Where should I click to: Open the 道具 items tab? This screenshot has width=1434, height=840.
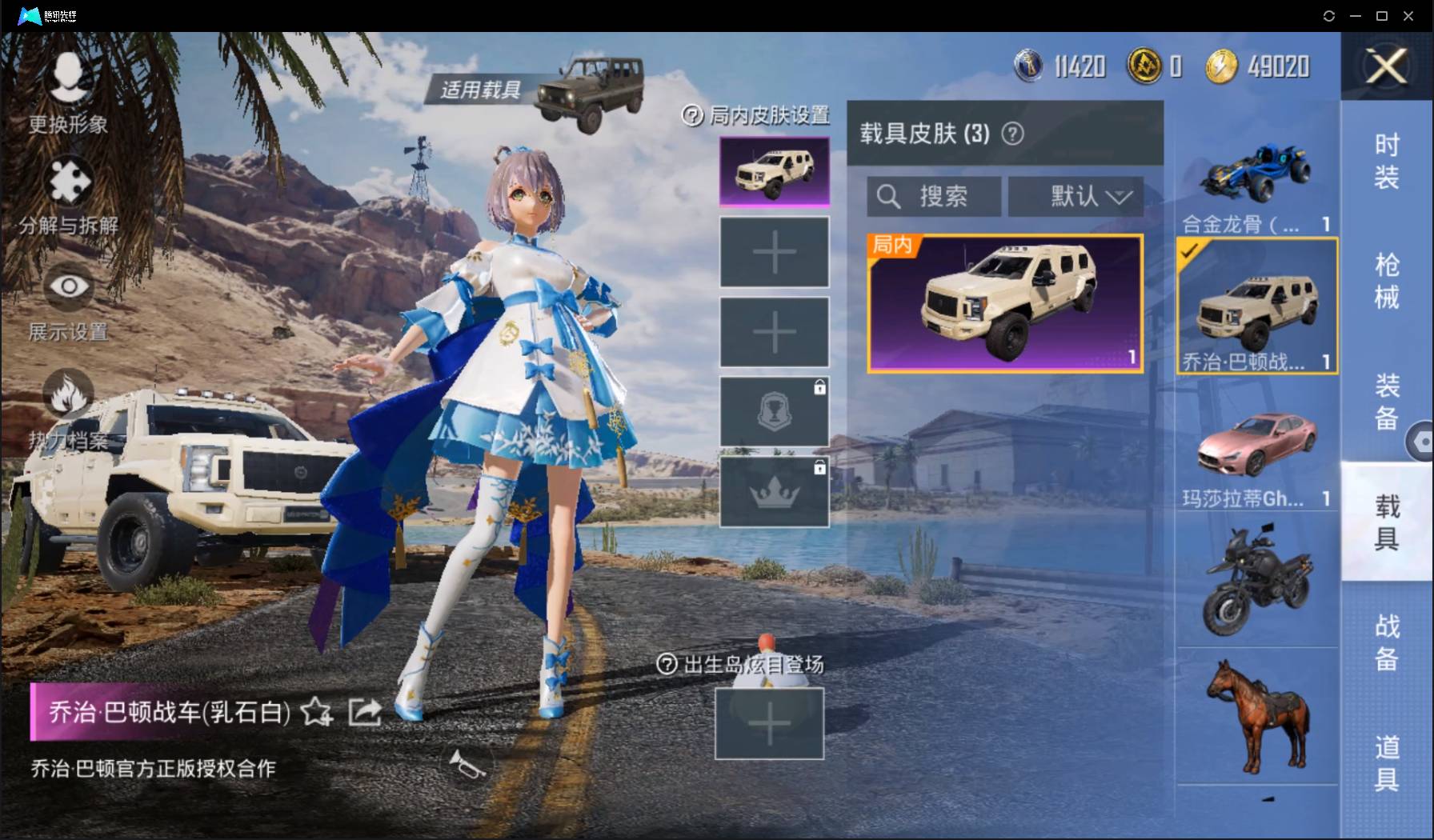pos(1386,762)
